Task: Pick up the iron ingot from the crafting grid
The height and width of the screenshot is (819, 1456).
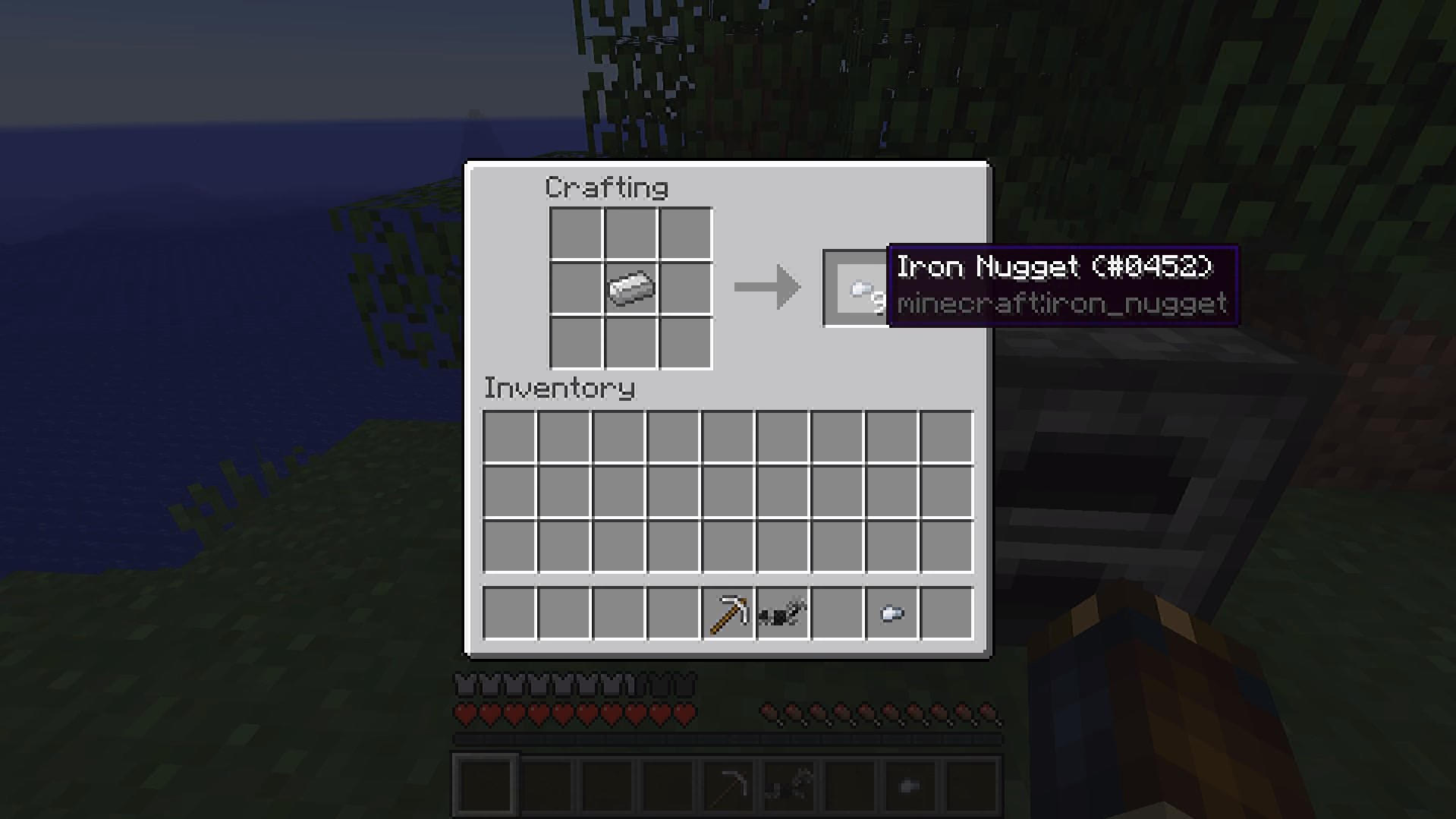Action: coord(631,288)
